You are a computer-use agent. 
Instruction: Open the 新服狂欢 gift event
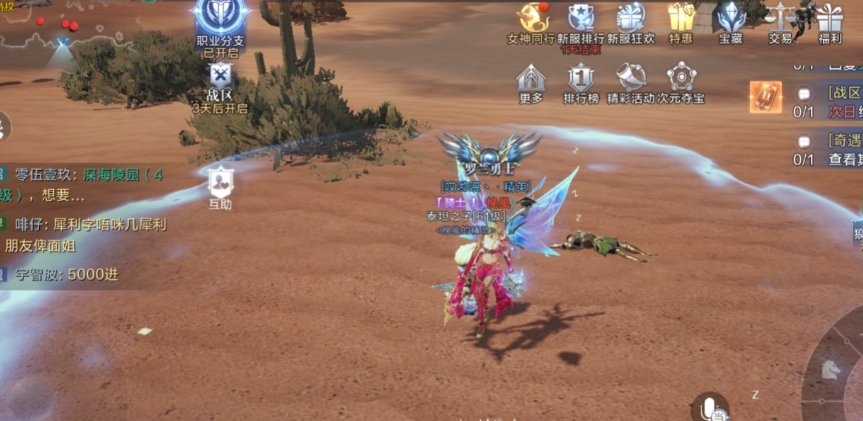pos(630,20)
